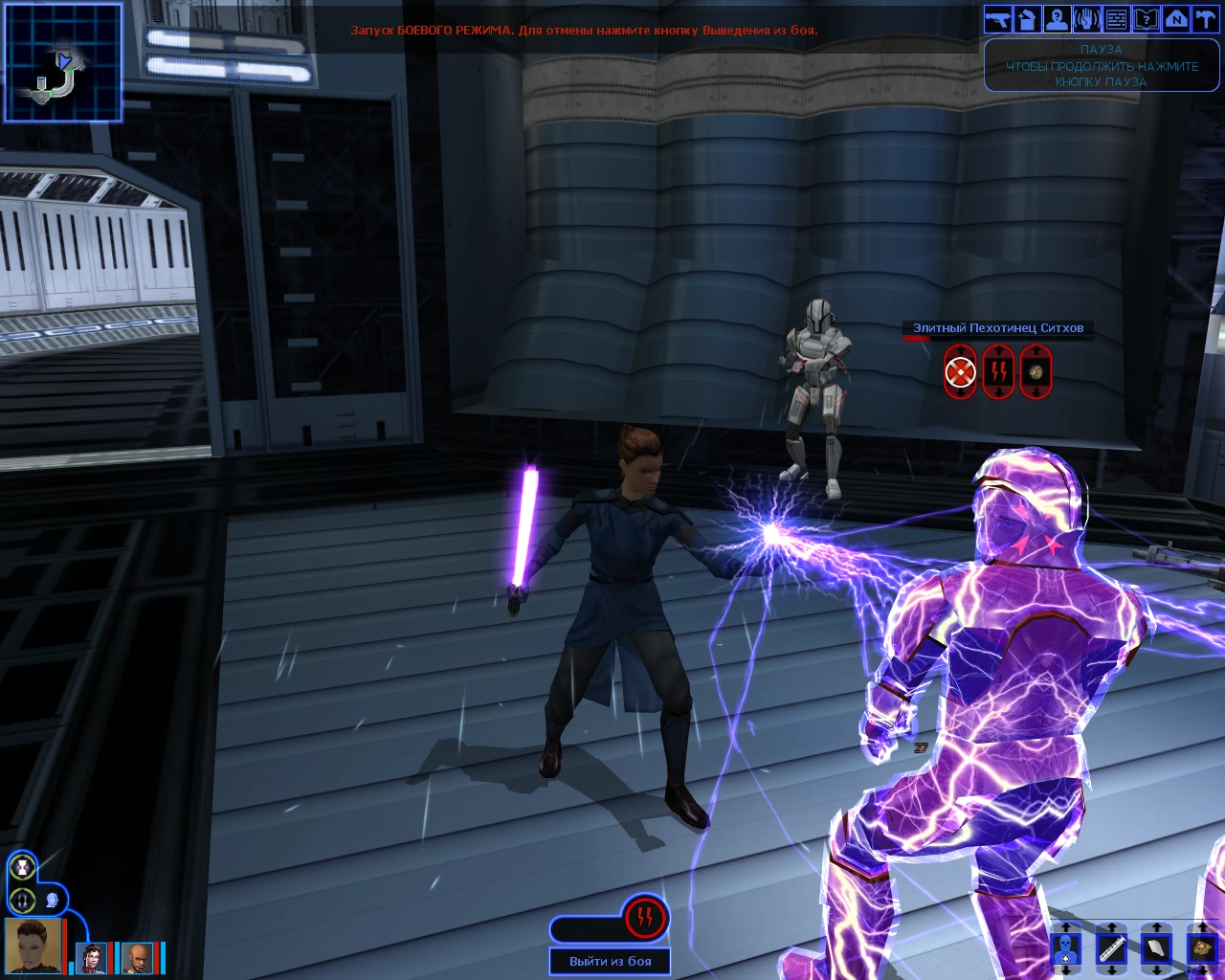
Task: Select the medpac quick slot icon
Action: click(x=1066, y=949)
